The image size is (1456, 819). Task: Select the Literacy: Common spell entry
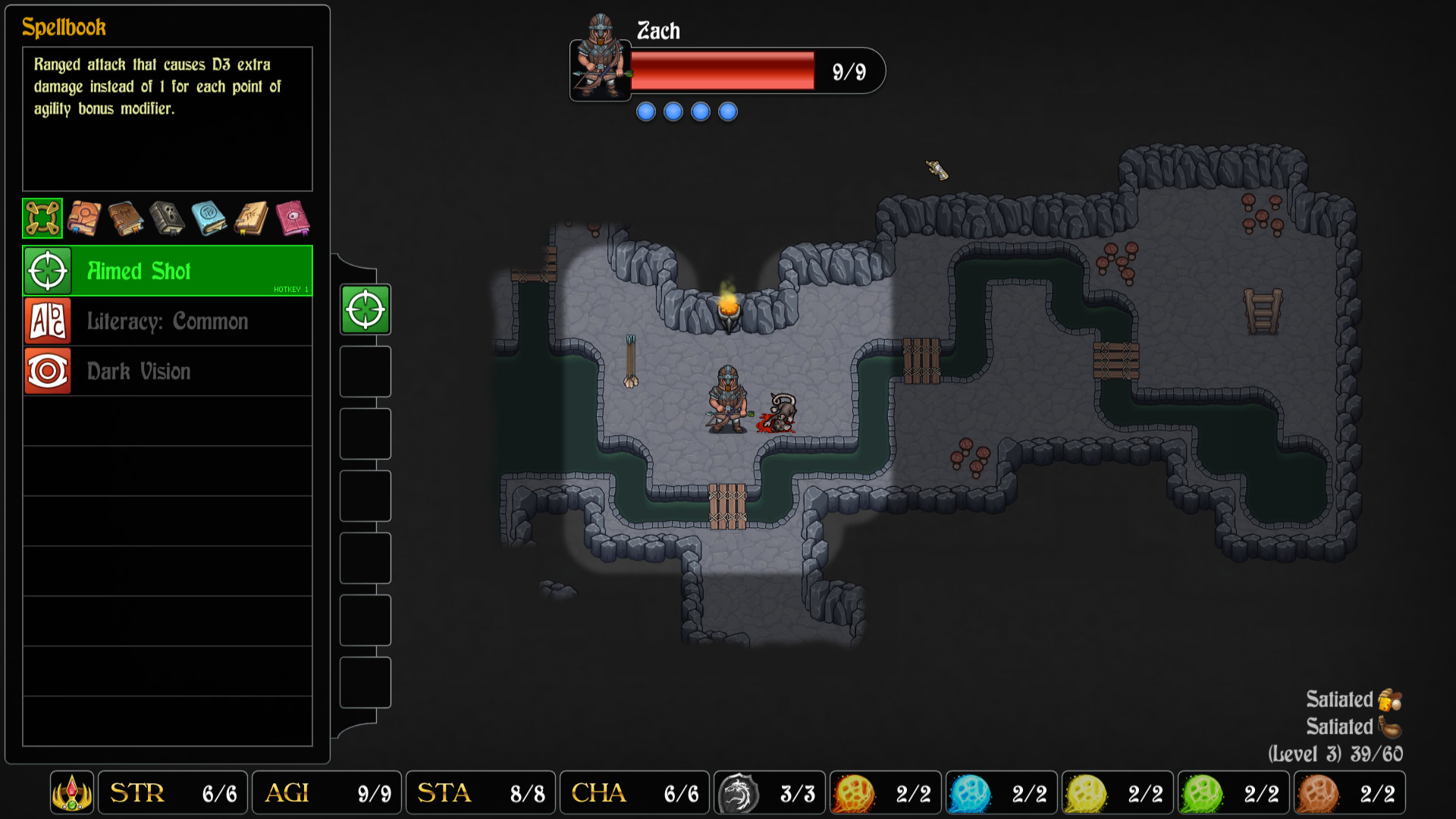[x=167, y=321]
